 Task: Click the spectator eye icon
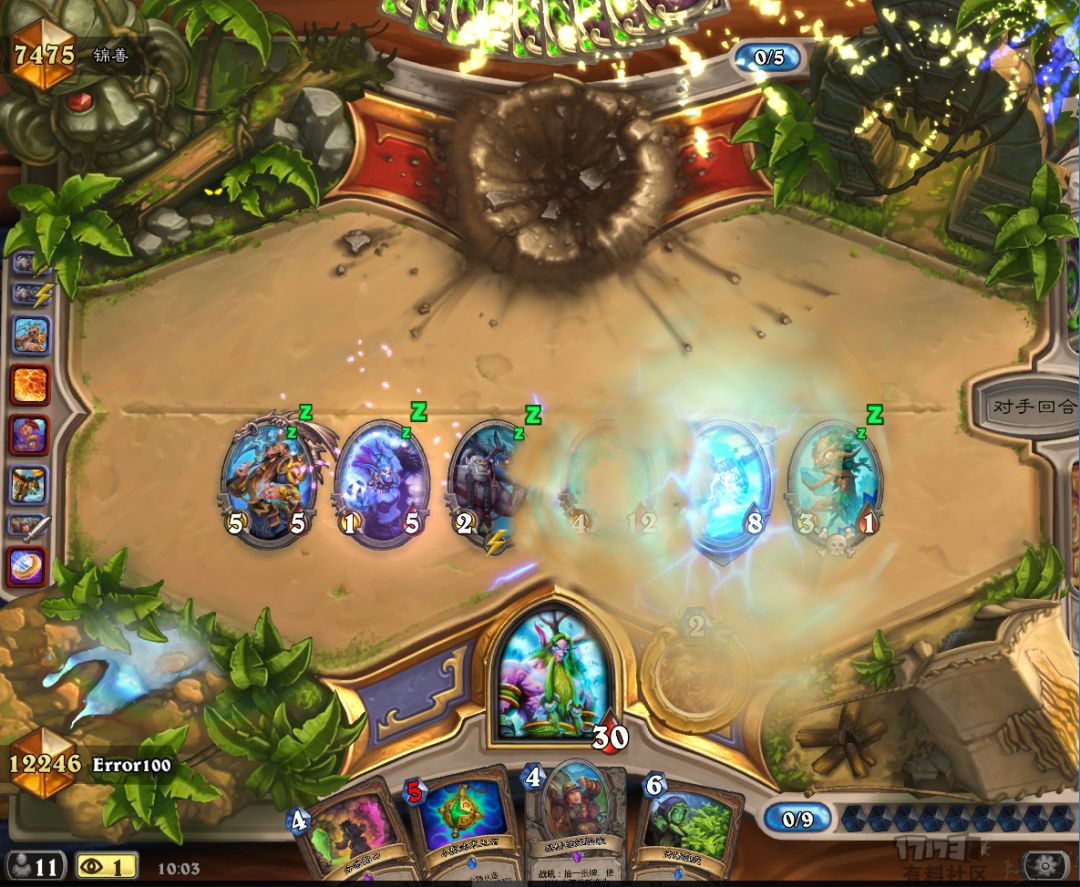106,865
